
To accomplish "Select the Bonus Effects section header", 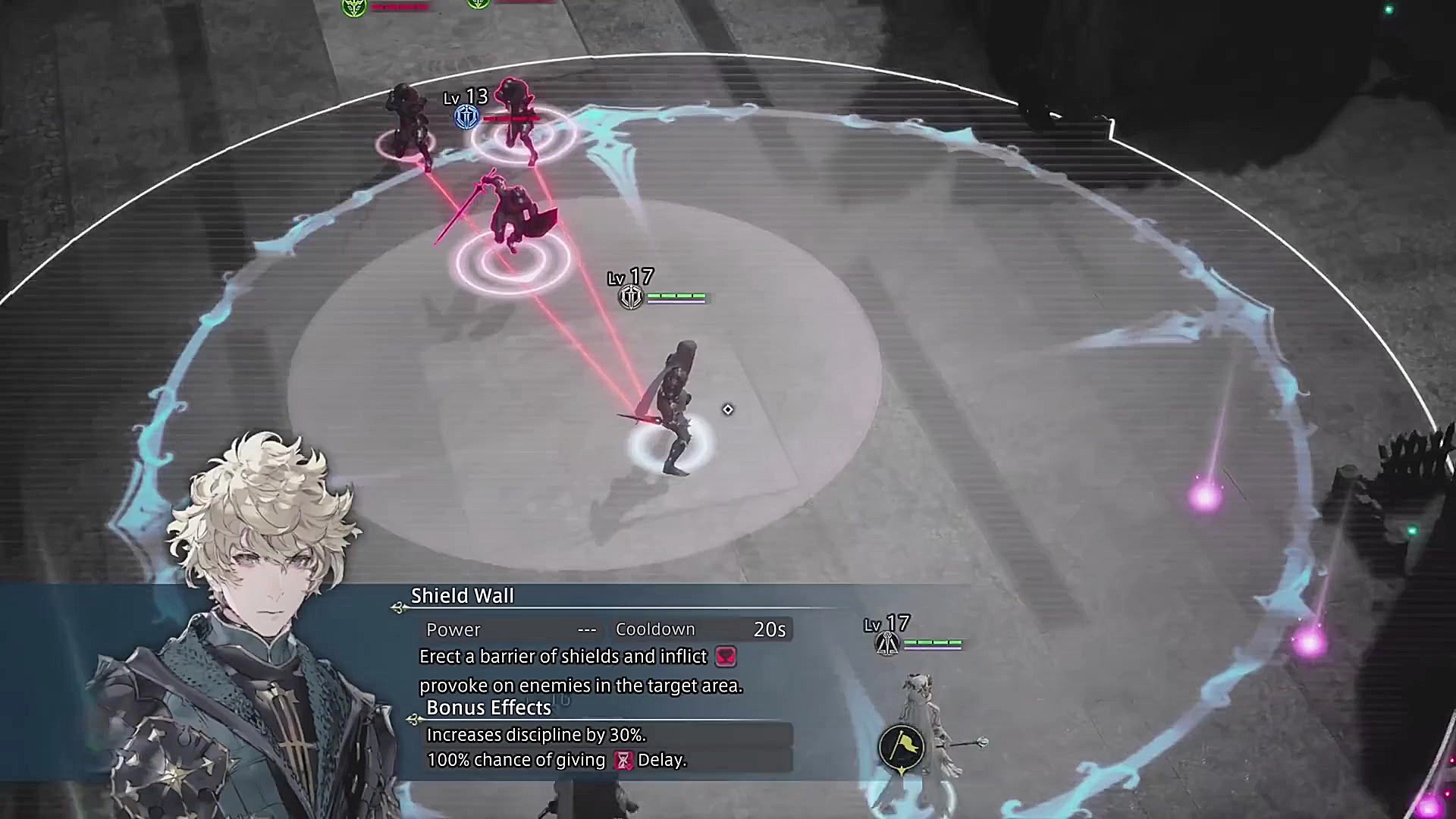I will [x=488, y=708].
